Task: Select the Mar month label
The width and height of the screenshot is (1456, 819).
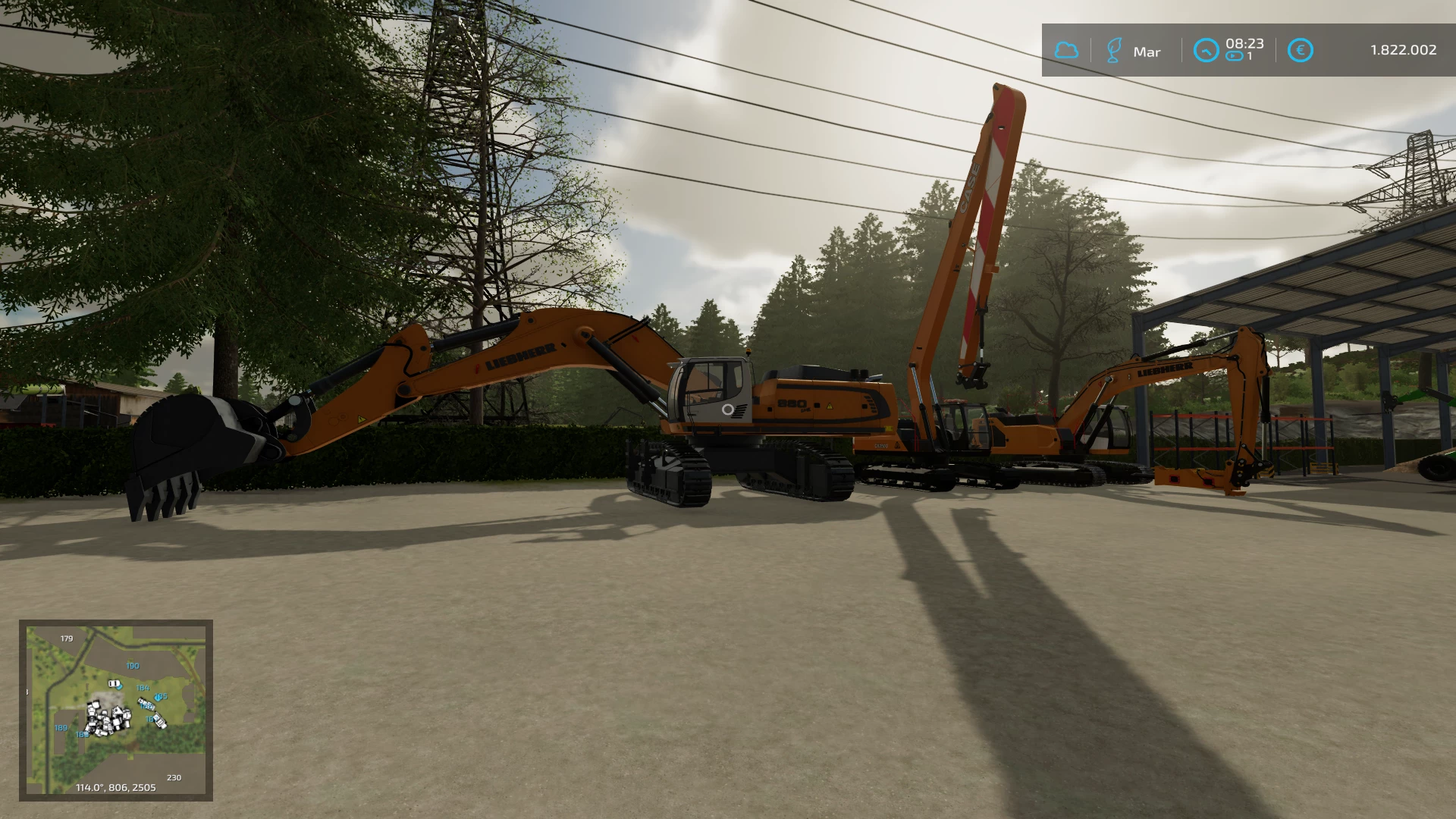Action: click(1147, 52)
